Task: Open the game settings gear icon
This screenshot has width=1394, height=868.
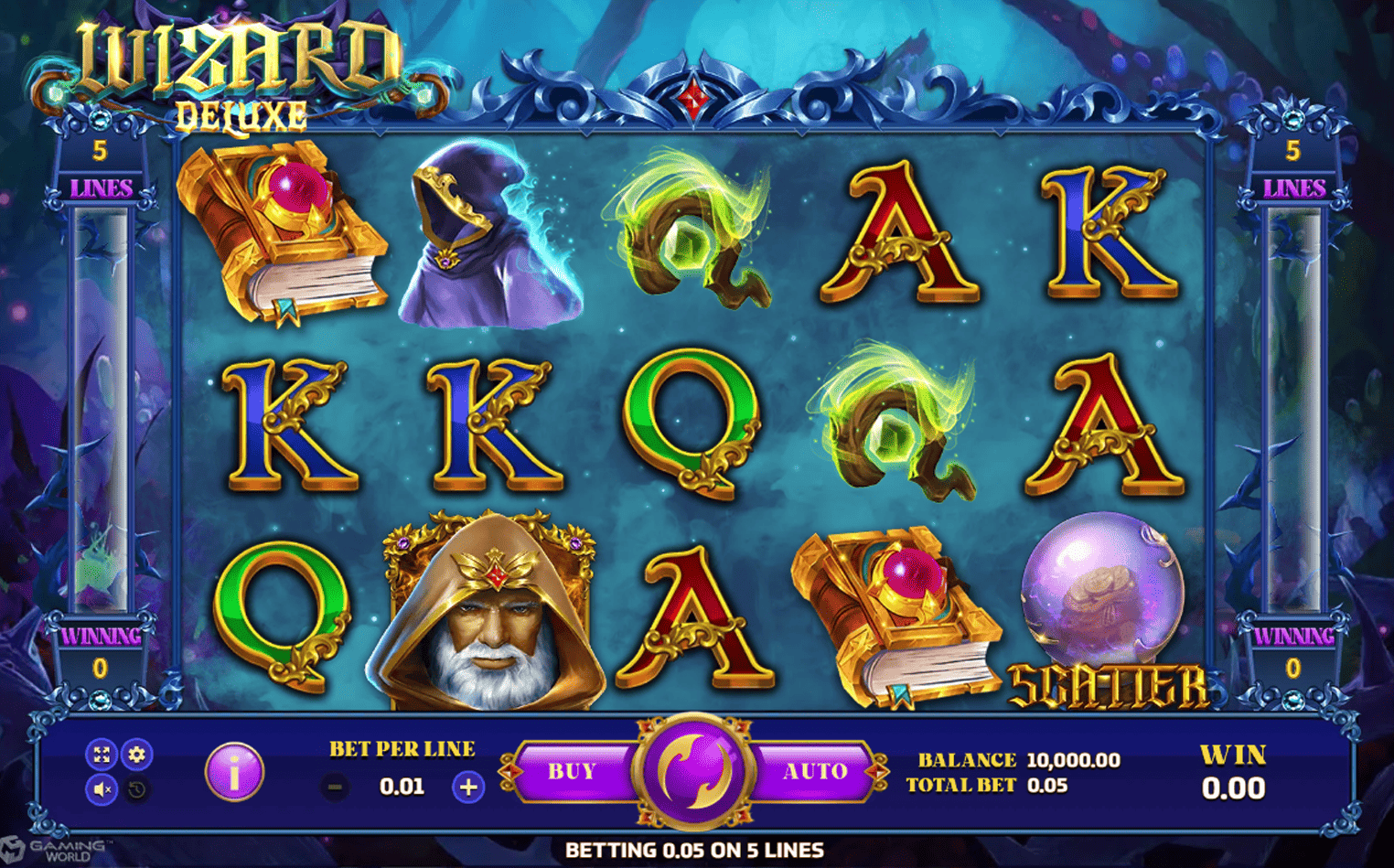Action: (137, 755)
